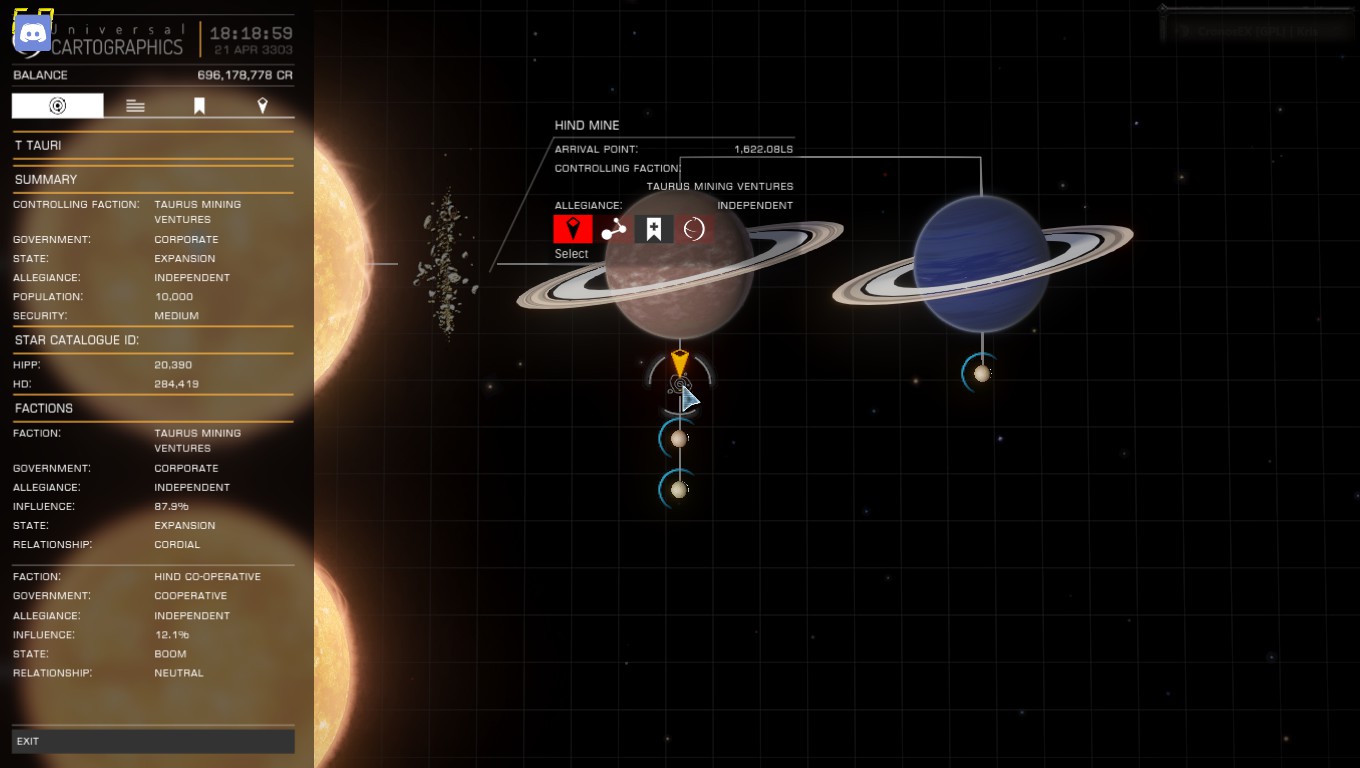The image size is (1360, 768).
Task: Open the bookmarks ribbon tab
Action: pyautogui.click(x=199, y=106)
